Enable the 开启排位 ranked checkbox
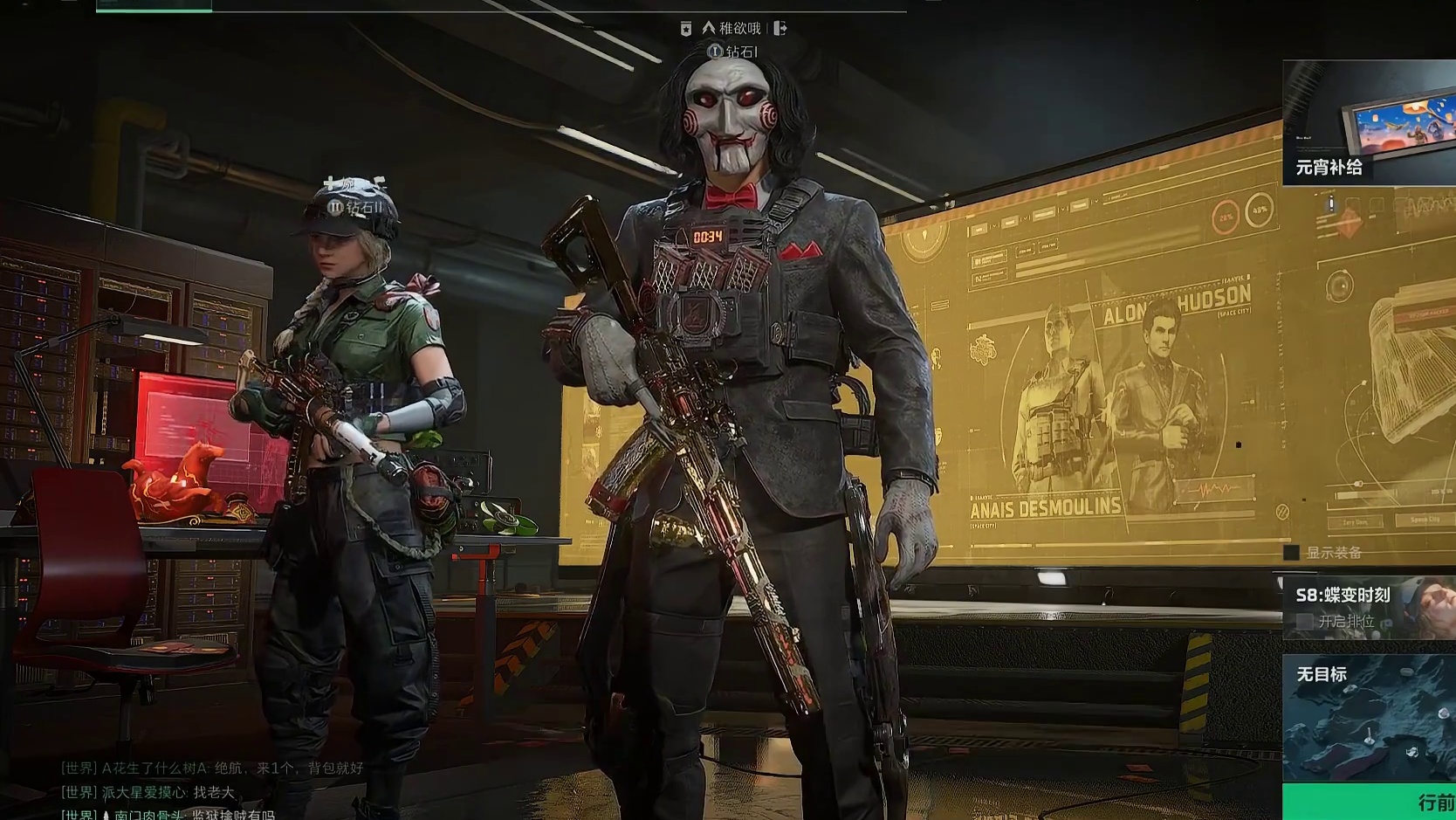Image resolution: width=1456 pixels, height=820 pixels. (x=1305, y=621)
